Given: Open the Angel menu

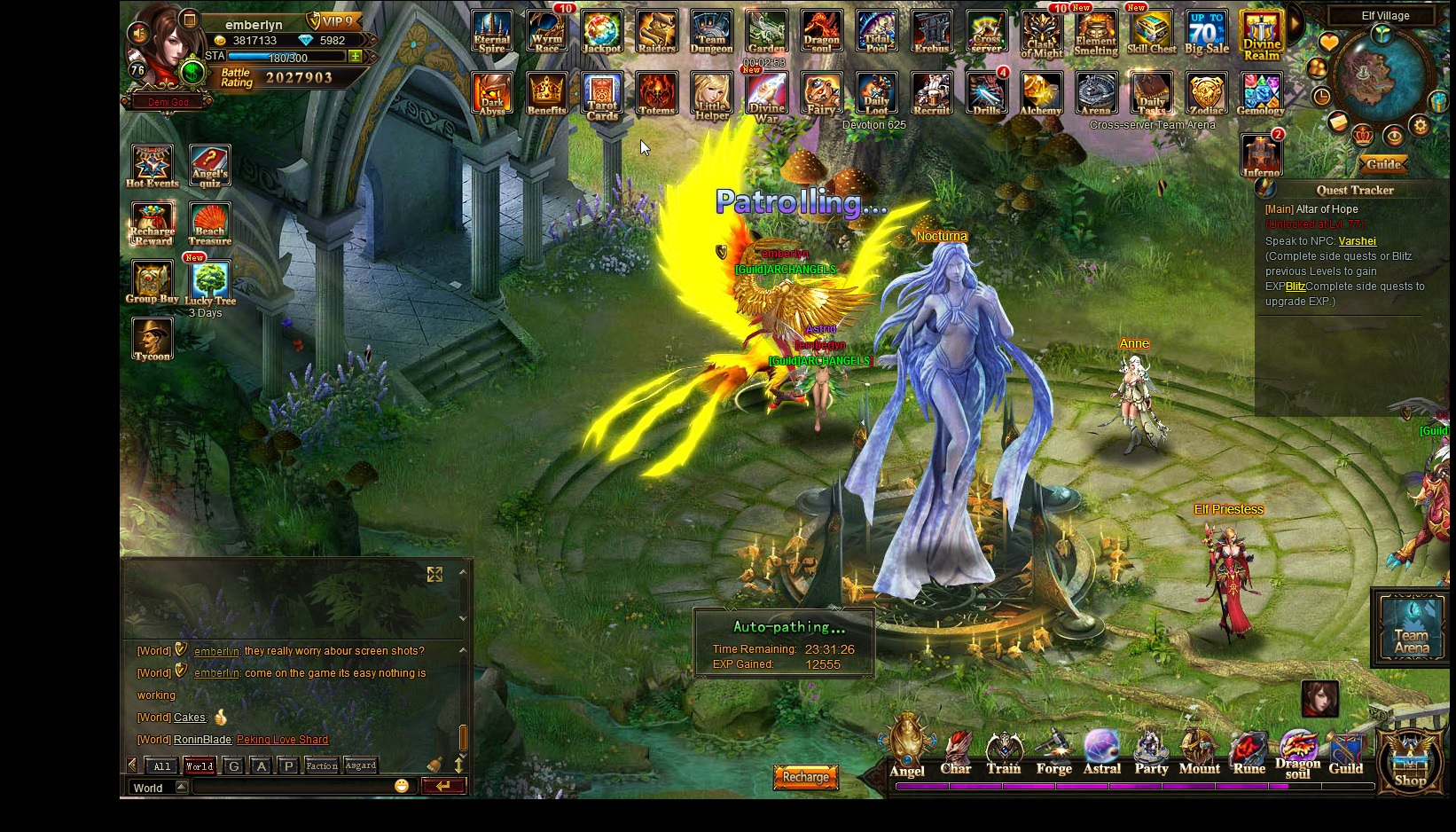Looking at the screenshot, I should point(907,750).
